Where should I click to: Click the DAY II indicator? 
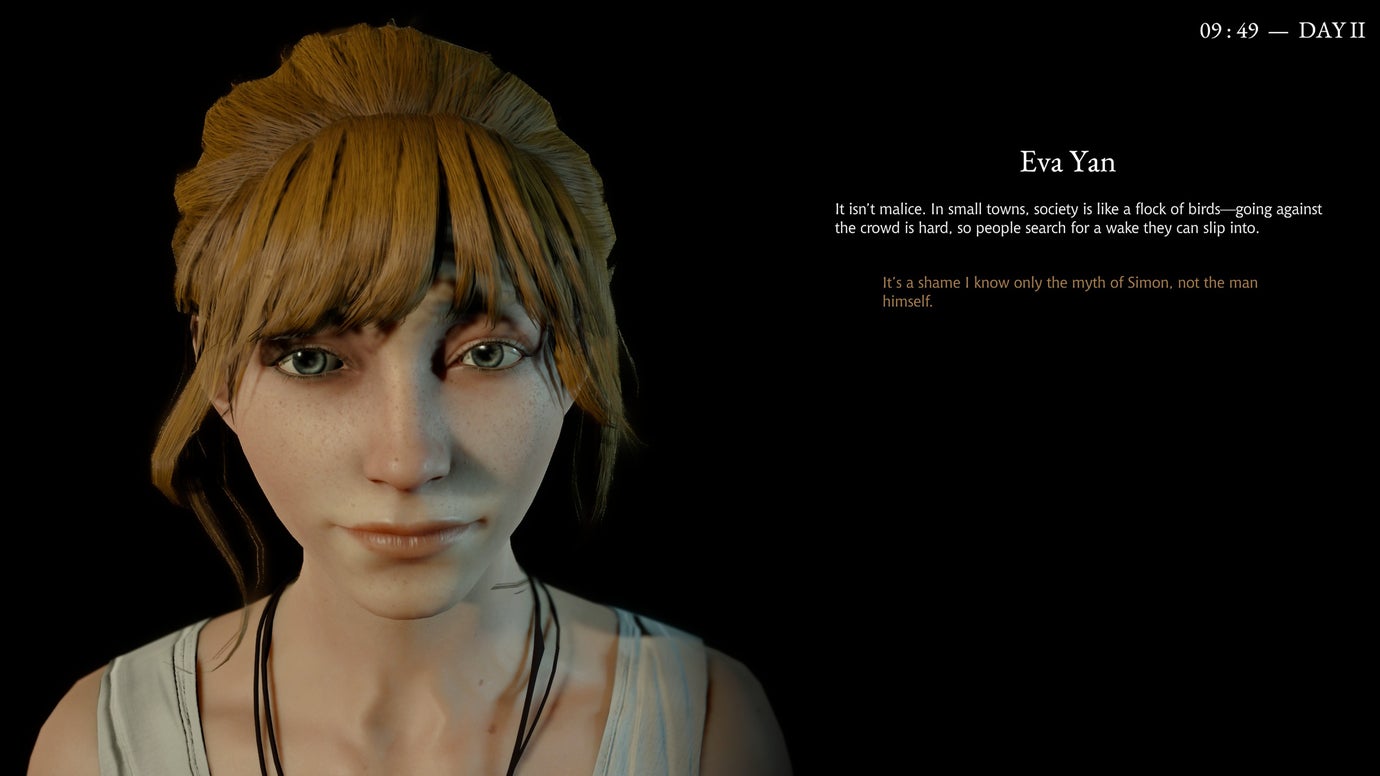pyautogui.click(x=1330, y=30)
